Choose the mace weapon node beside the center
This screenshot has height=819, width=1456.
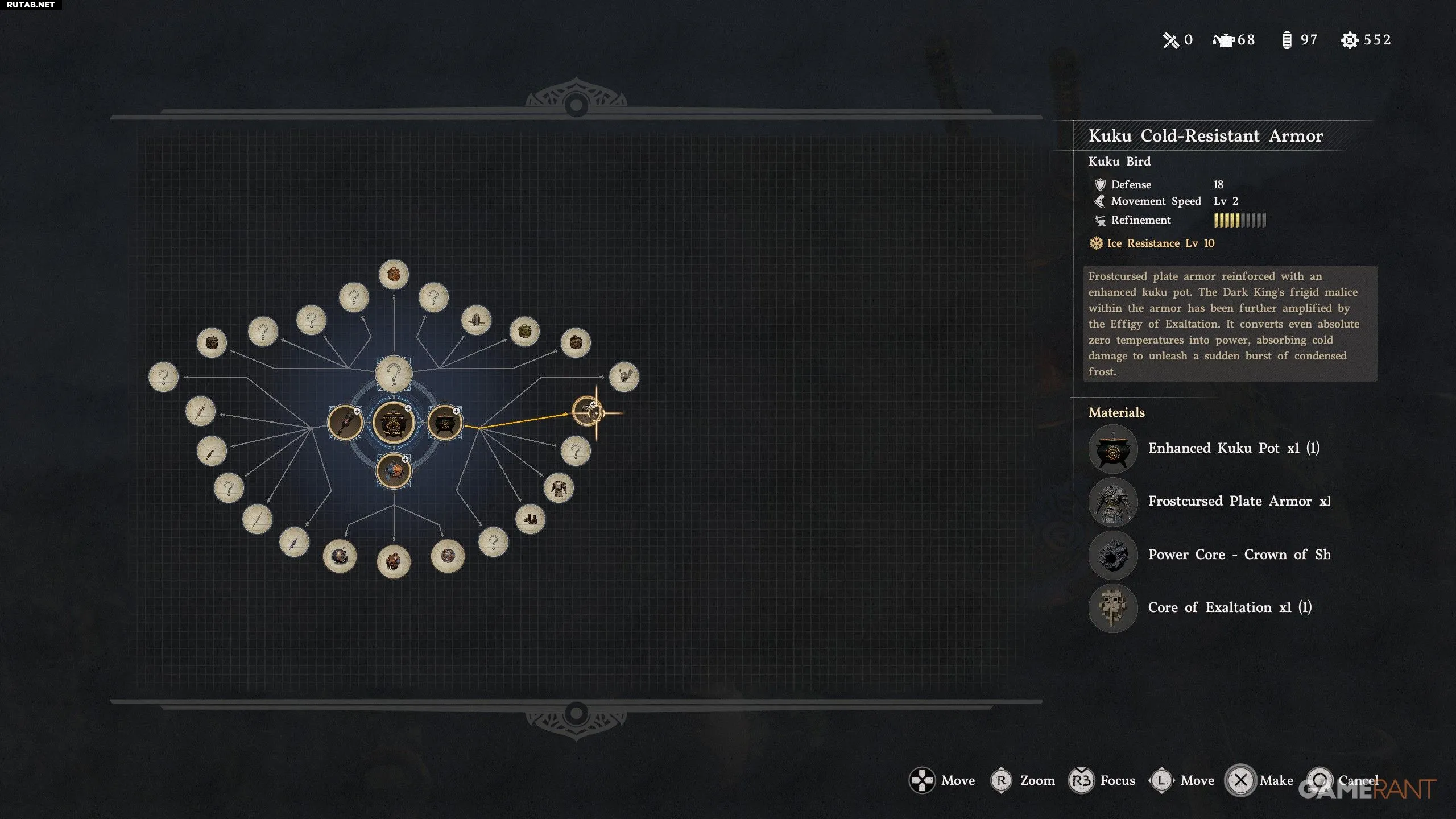pos(345,423)
